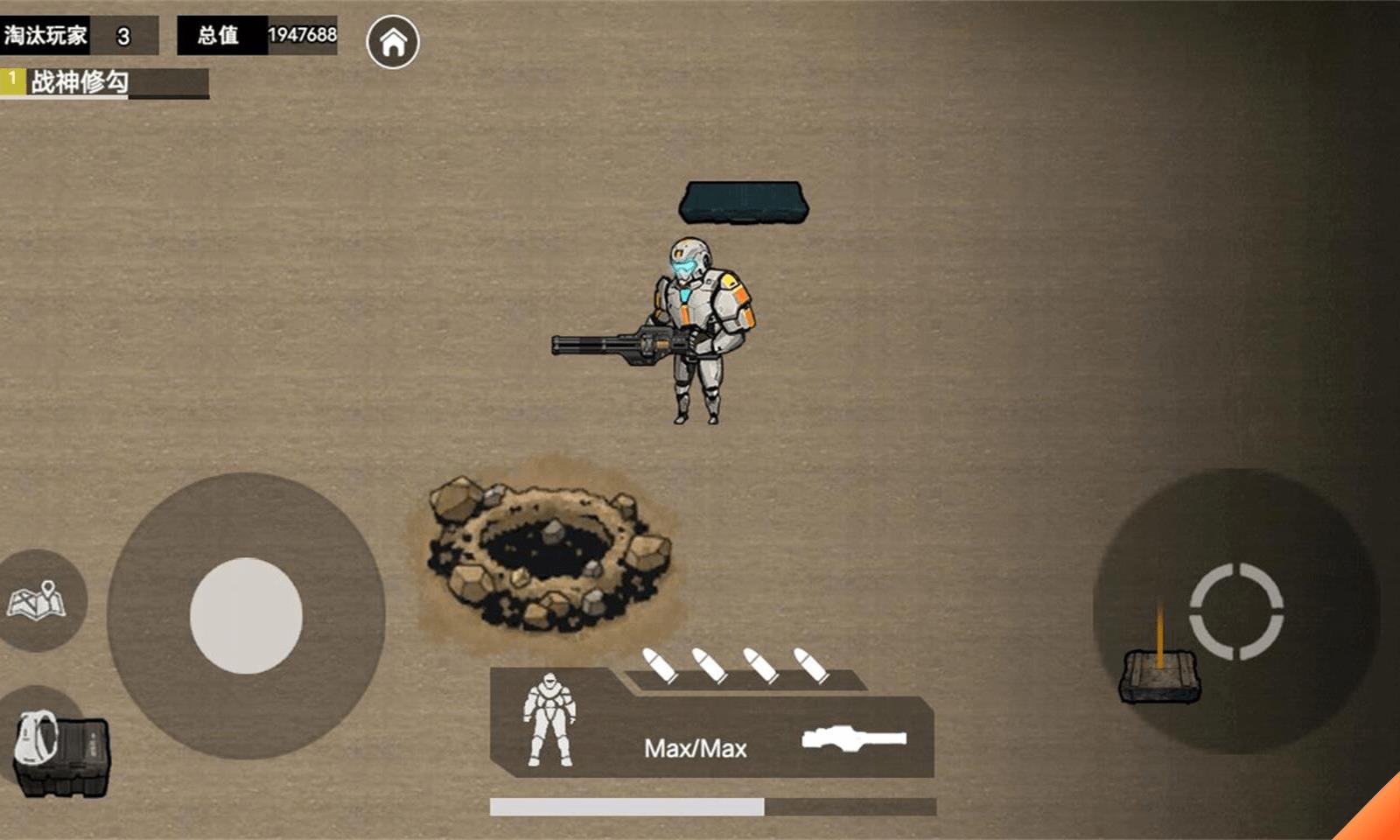Select the minigun weapon slot
This screenshot has width=1400, height=840.
tap(854, 738)
